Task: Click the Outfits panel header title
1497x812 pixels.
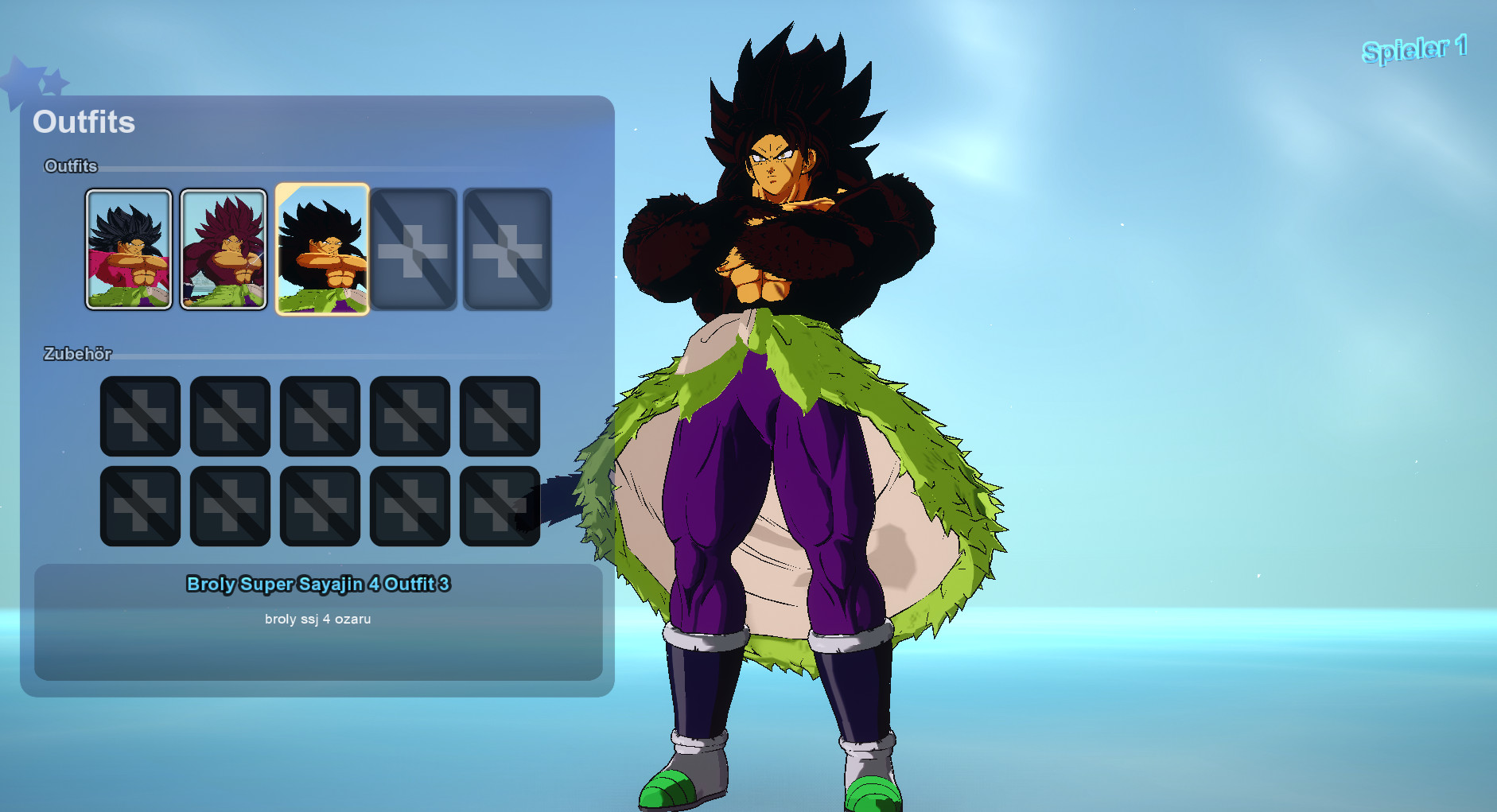Action: tap(84, 122)
